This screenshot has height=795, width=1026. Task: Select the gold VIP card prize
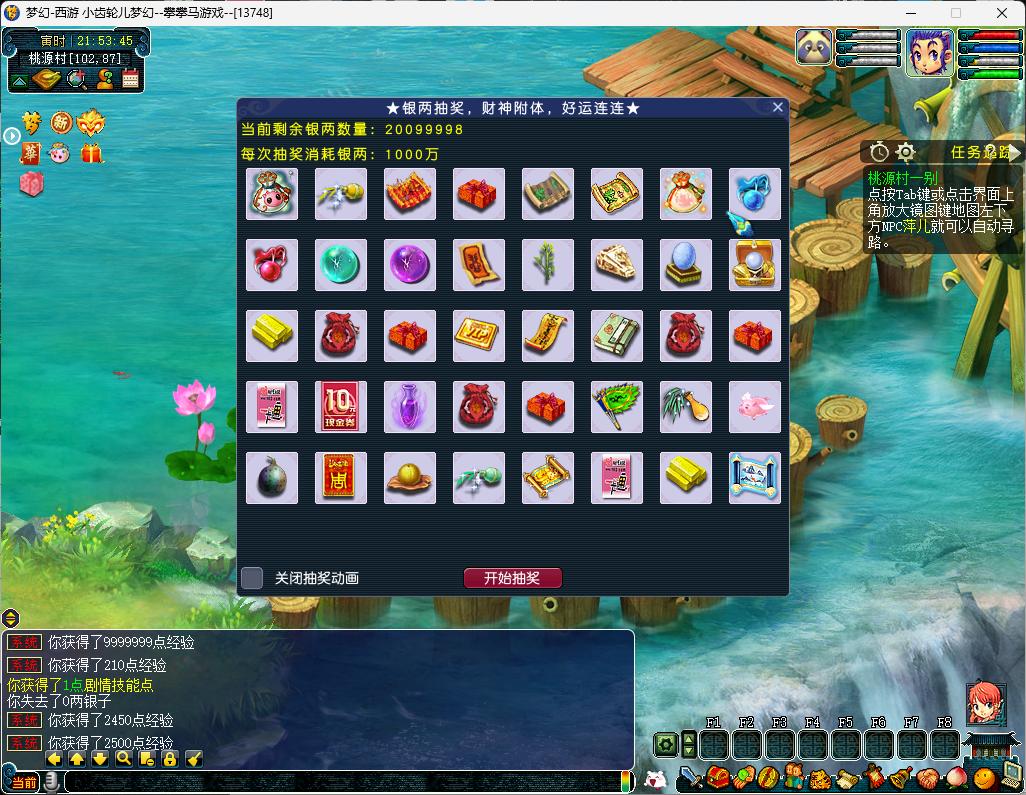coord(479,336)
